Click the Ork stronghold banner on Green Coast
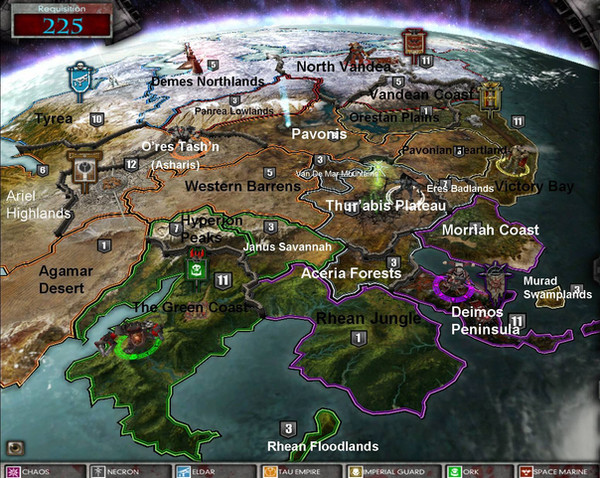 point(195,267)
